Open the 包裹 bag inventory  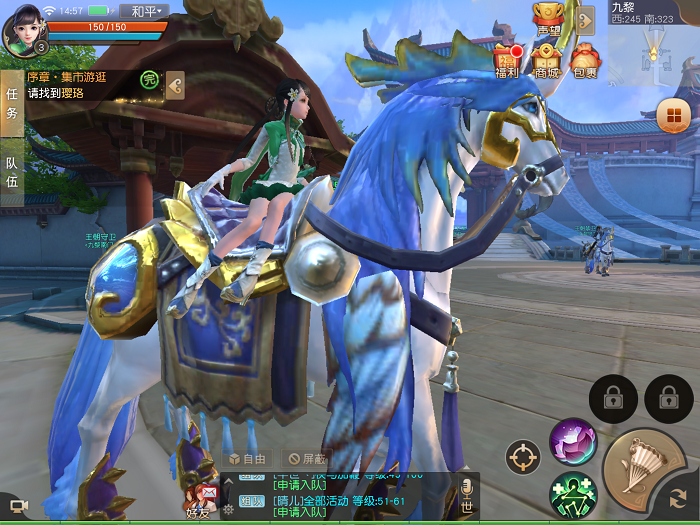[585, 61]
